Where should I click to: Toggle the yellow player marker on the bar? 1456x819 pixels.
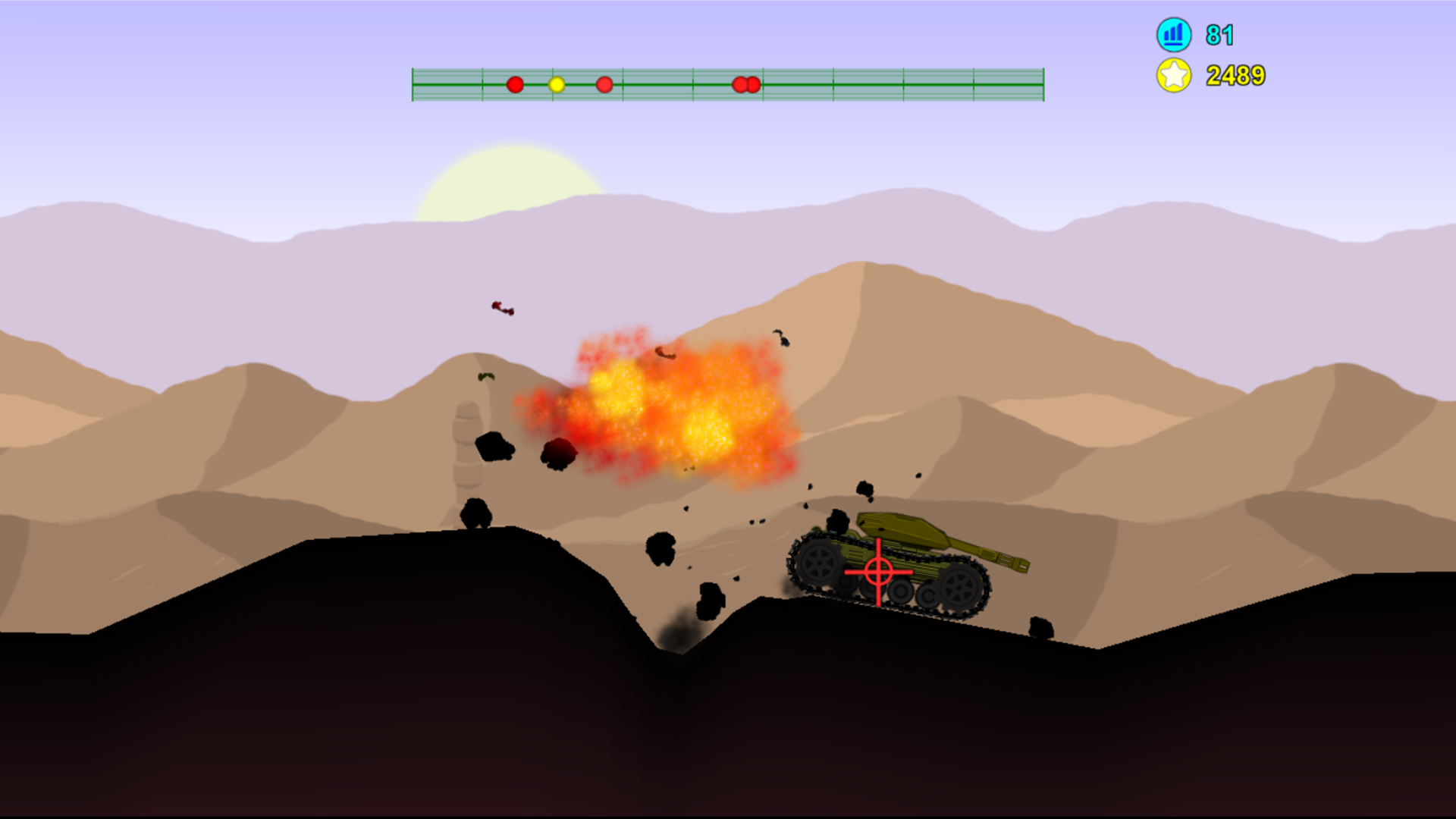click(556, 86)
